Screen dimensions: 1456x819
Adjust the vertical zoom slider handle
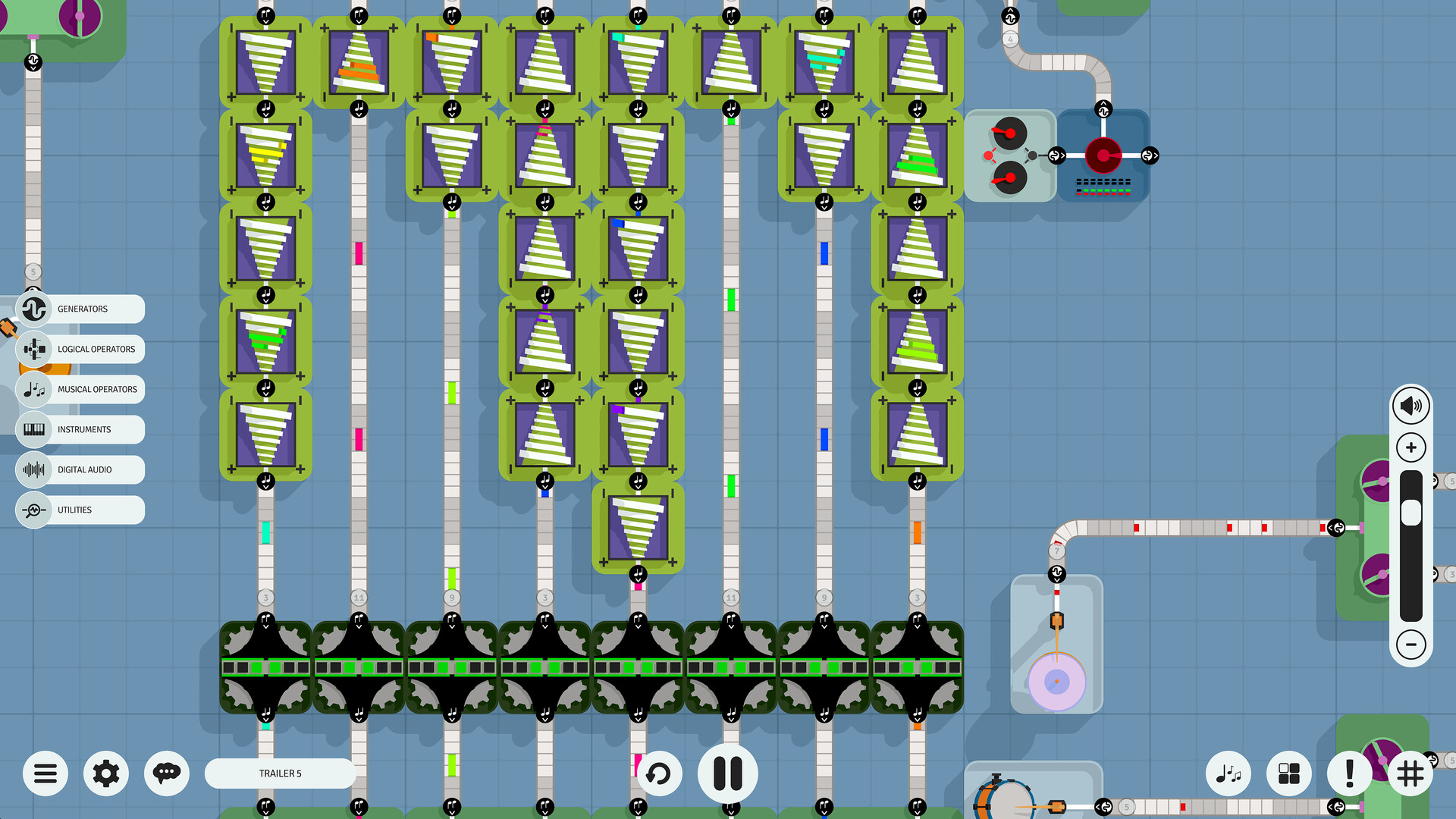1410,512
